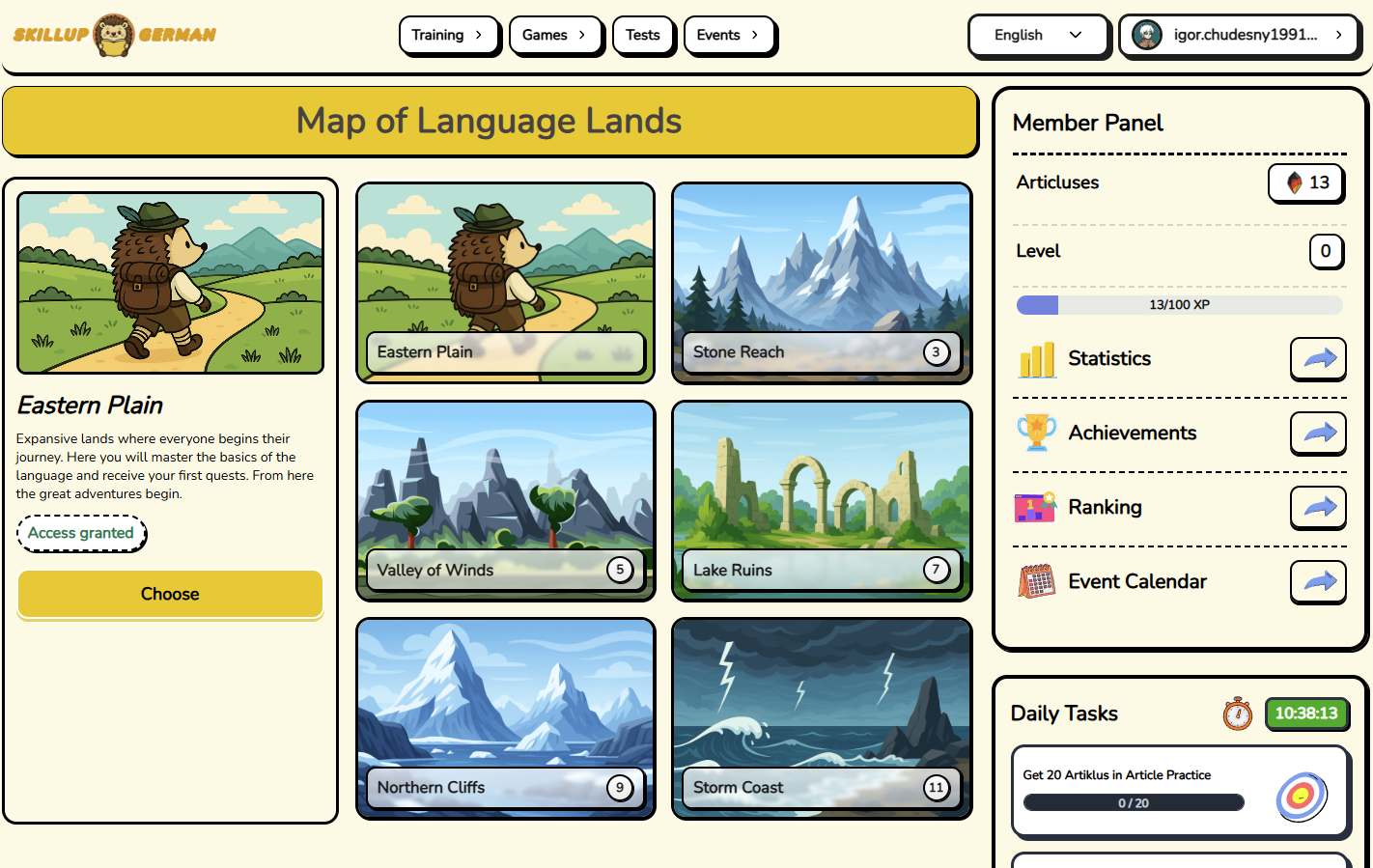Select the Storm Coast map thumbnail
The width and height of the screenshot is (1373, 868).
[821, 718]
